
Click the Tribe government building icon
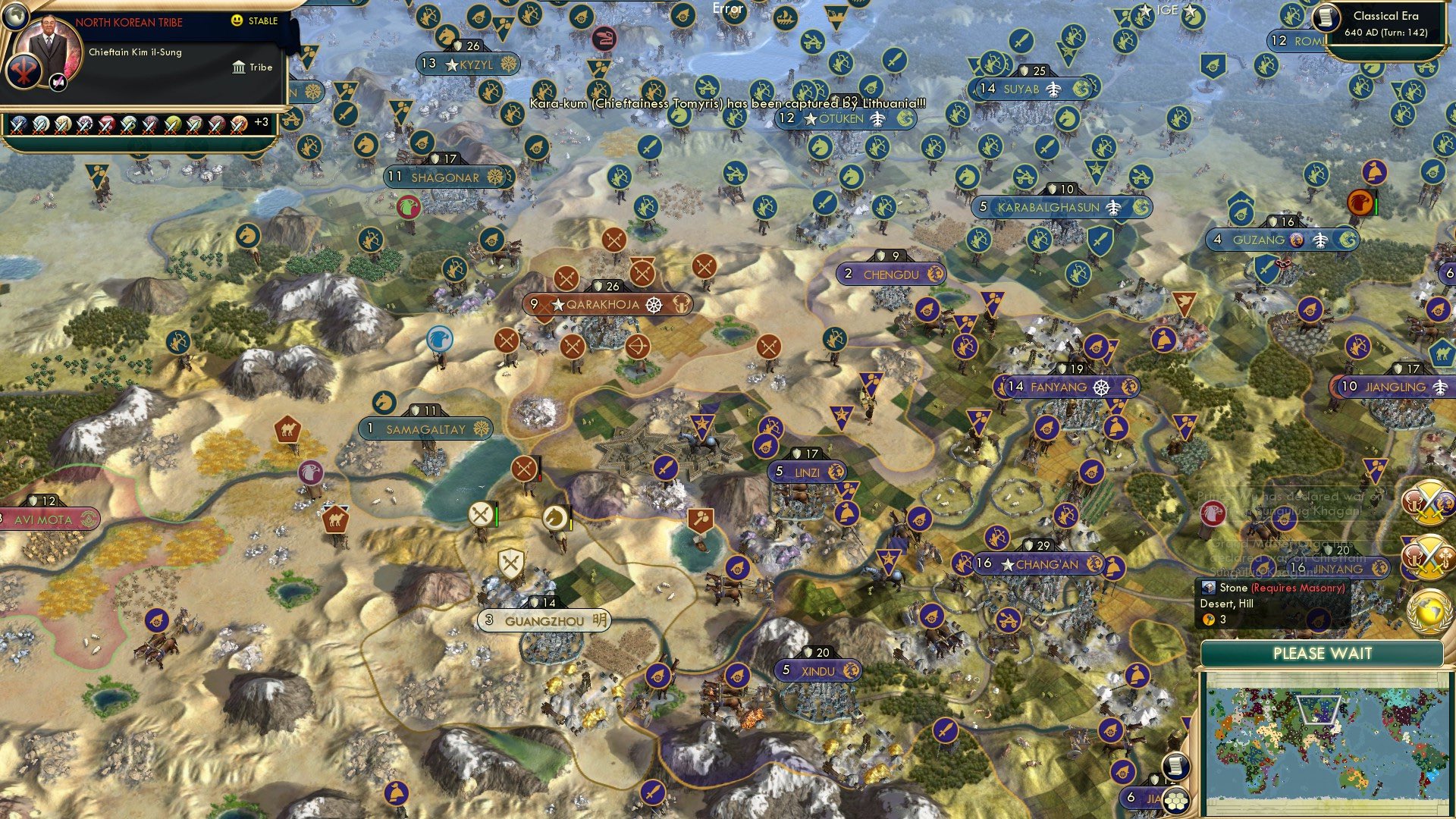(237, 67)
